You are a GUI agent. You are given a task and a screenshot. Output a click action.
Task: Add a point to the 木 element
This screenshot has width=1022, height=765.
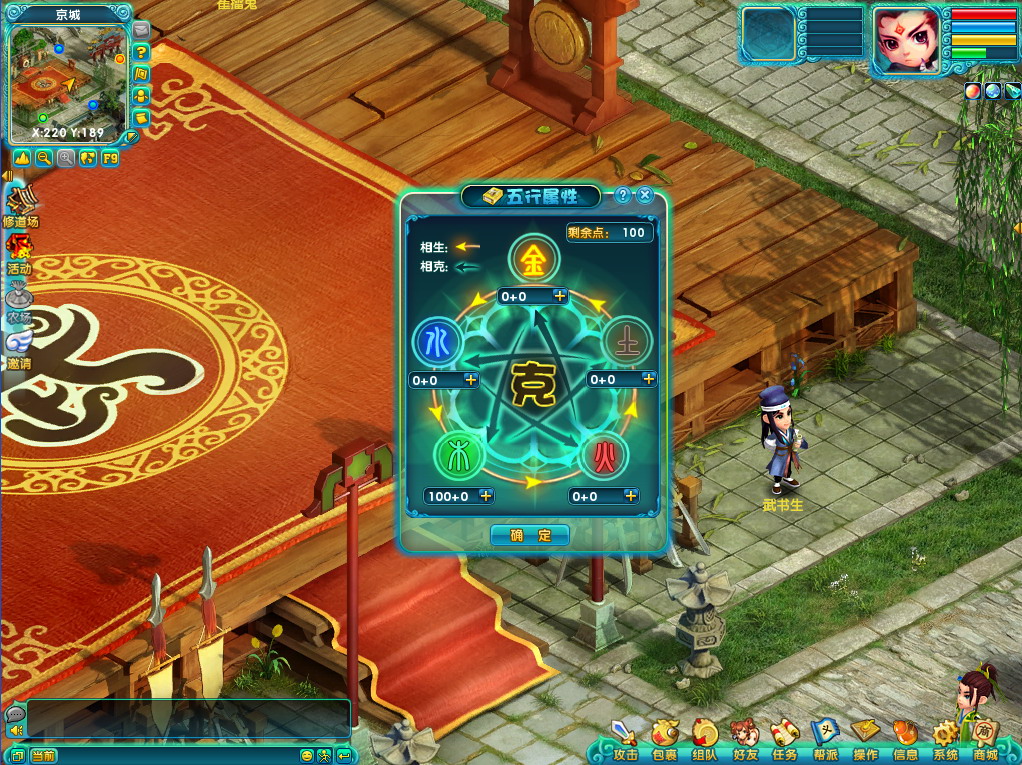point(486,496)
